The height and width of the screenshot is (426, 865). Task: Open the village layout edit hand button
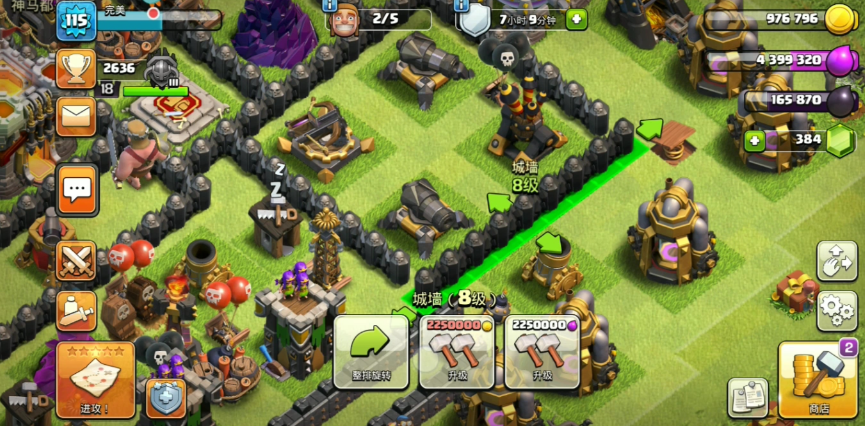[836, 261]
